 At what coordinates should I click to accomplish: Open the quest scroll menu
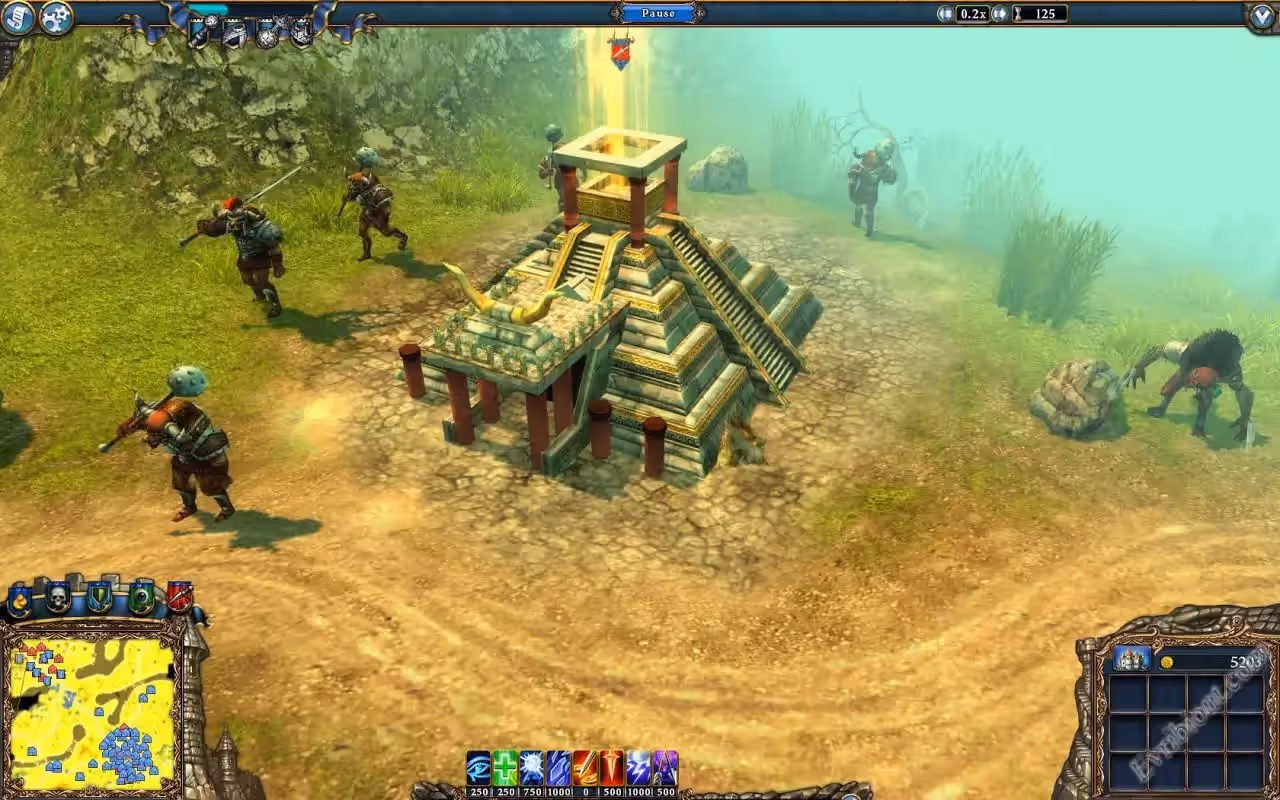click(x=17, y=17)
